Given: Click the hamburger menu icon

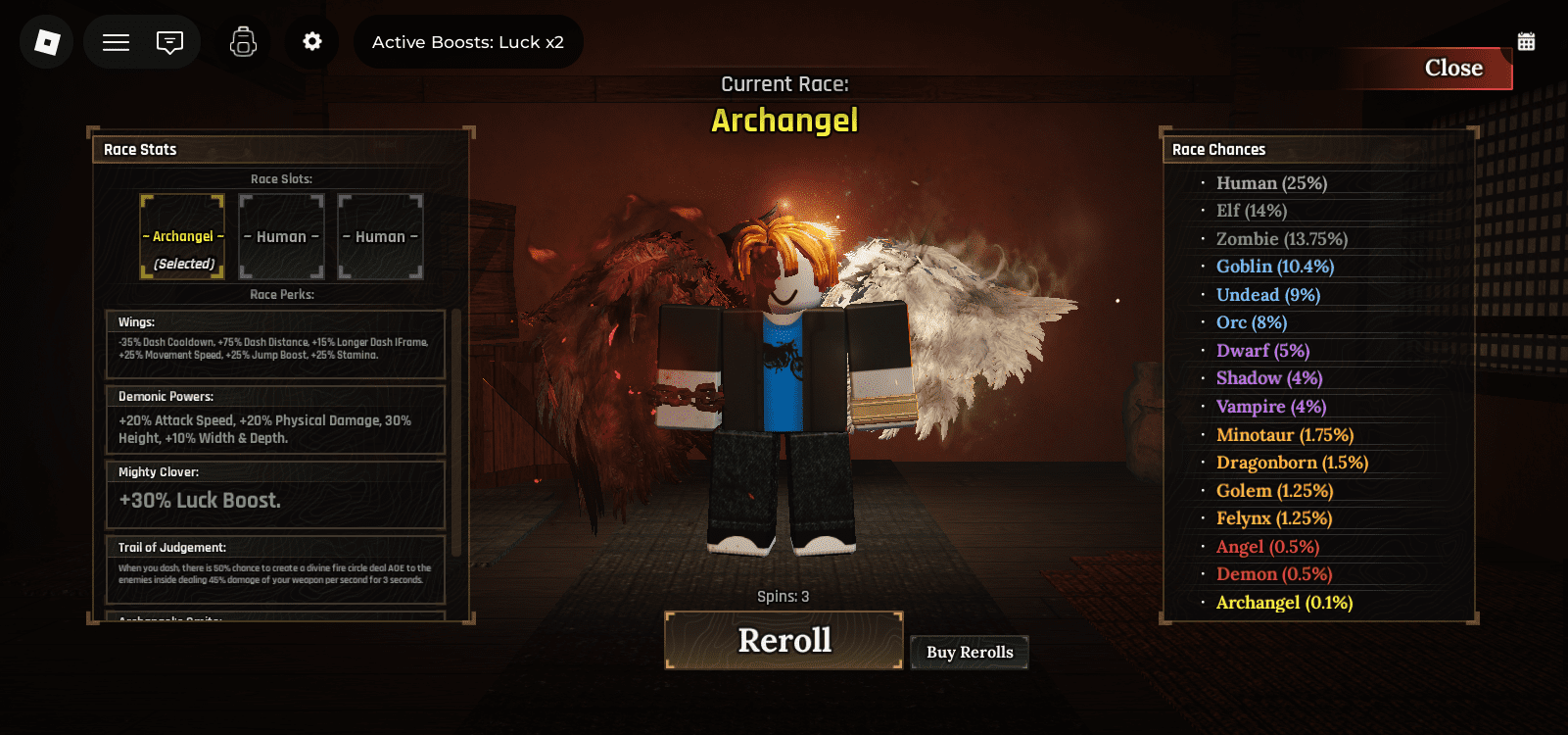Looking at the screenshot, I should (x=115, y=41).
